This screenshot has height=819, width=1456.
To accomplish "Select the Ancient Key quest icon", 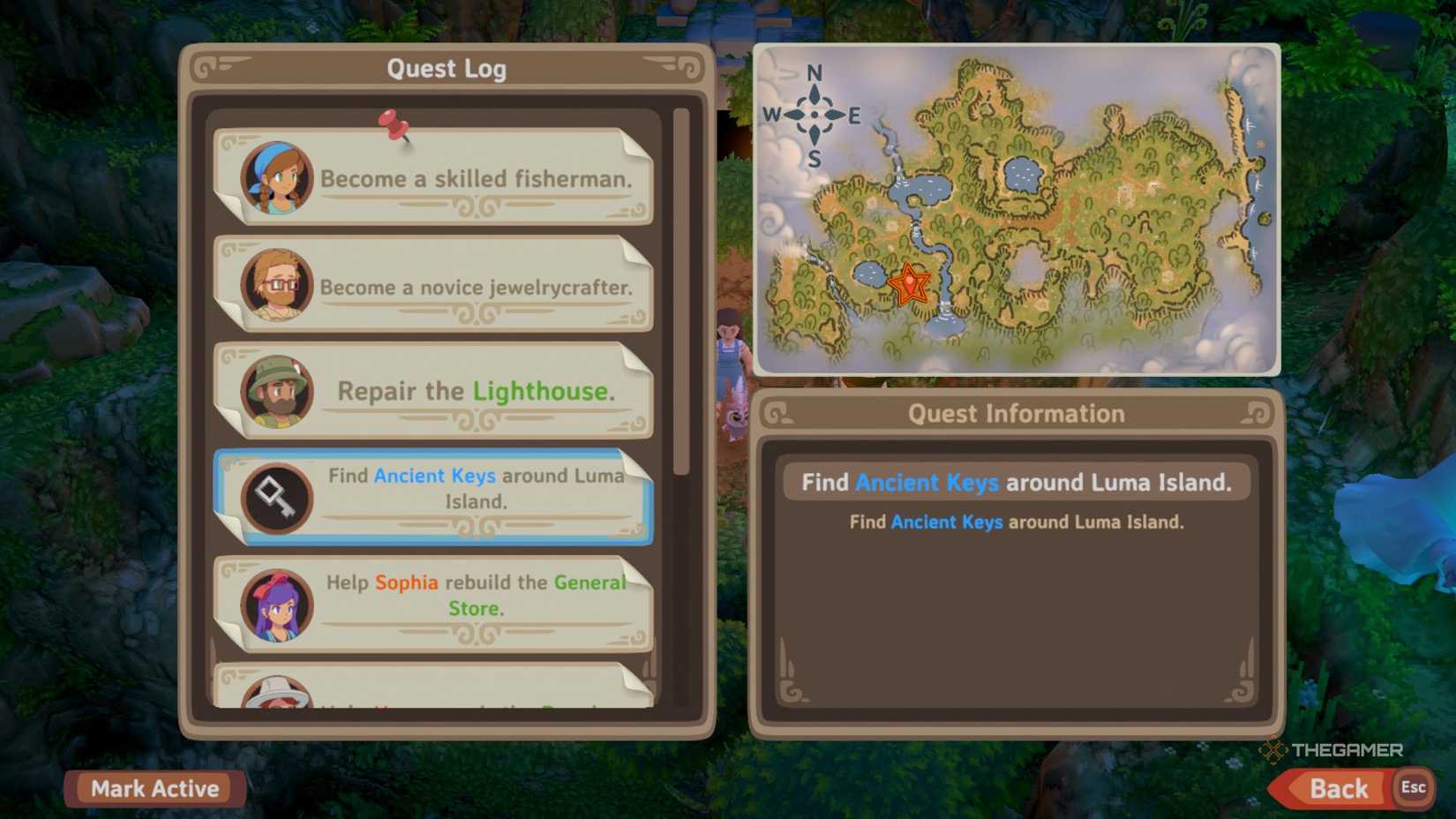I will click(x=278, y=498).
